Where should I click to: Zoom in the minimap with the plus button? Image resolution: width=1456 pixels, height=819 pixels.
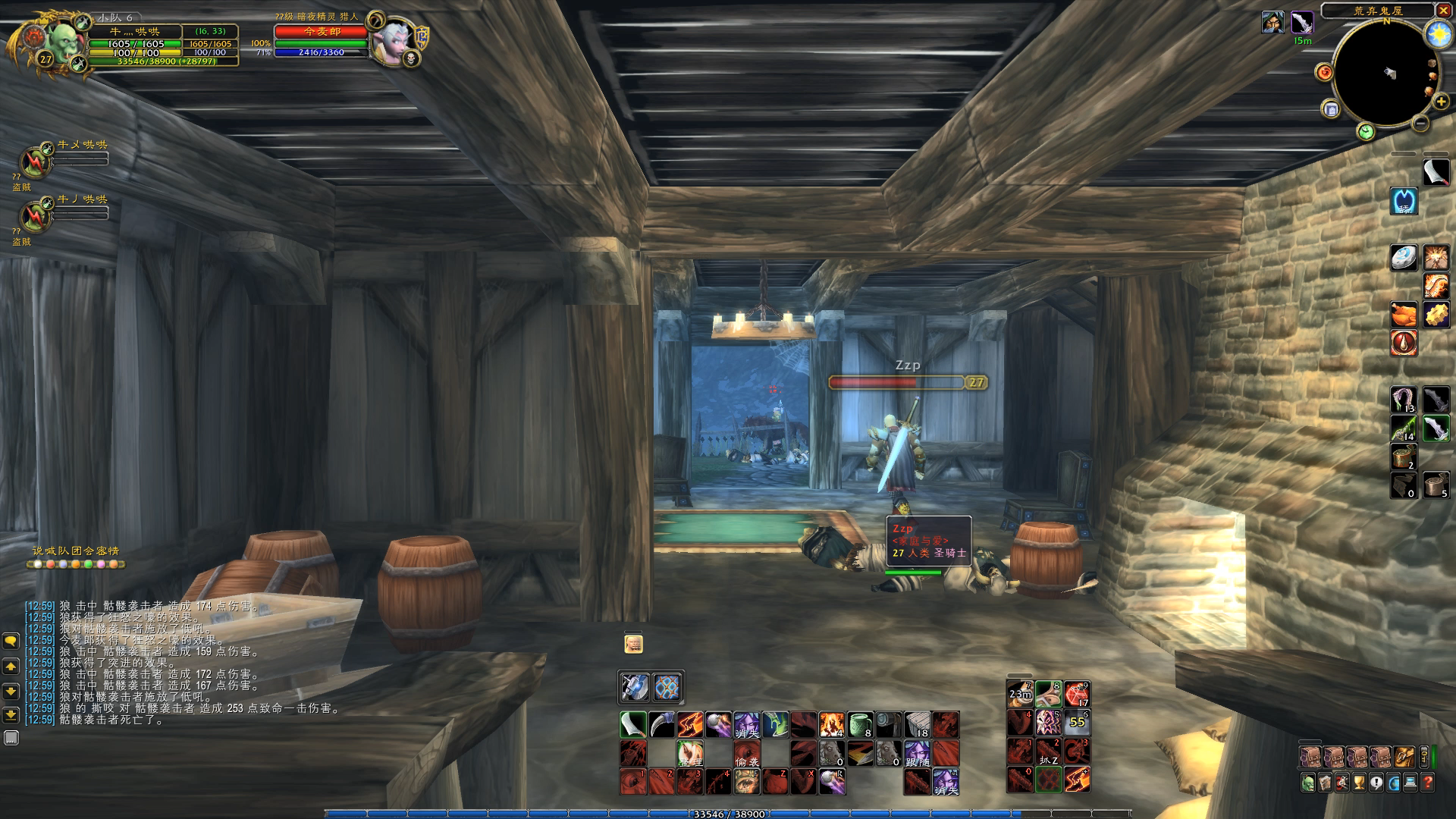1441,102
